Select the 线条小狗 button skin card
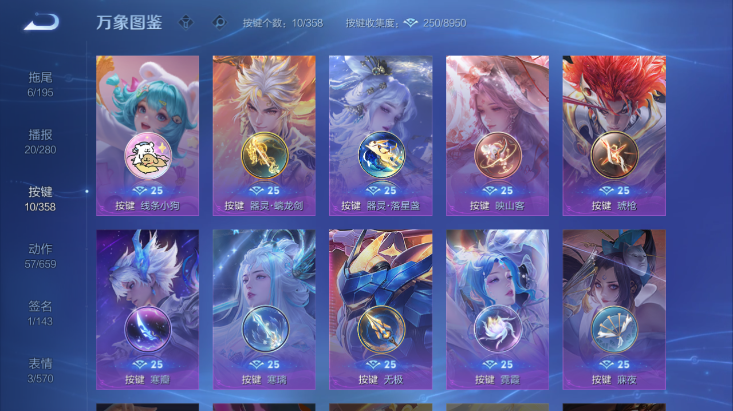733x411 pixels. click(x=147, y=135)
